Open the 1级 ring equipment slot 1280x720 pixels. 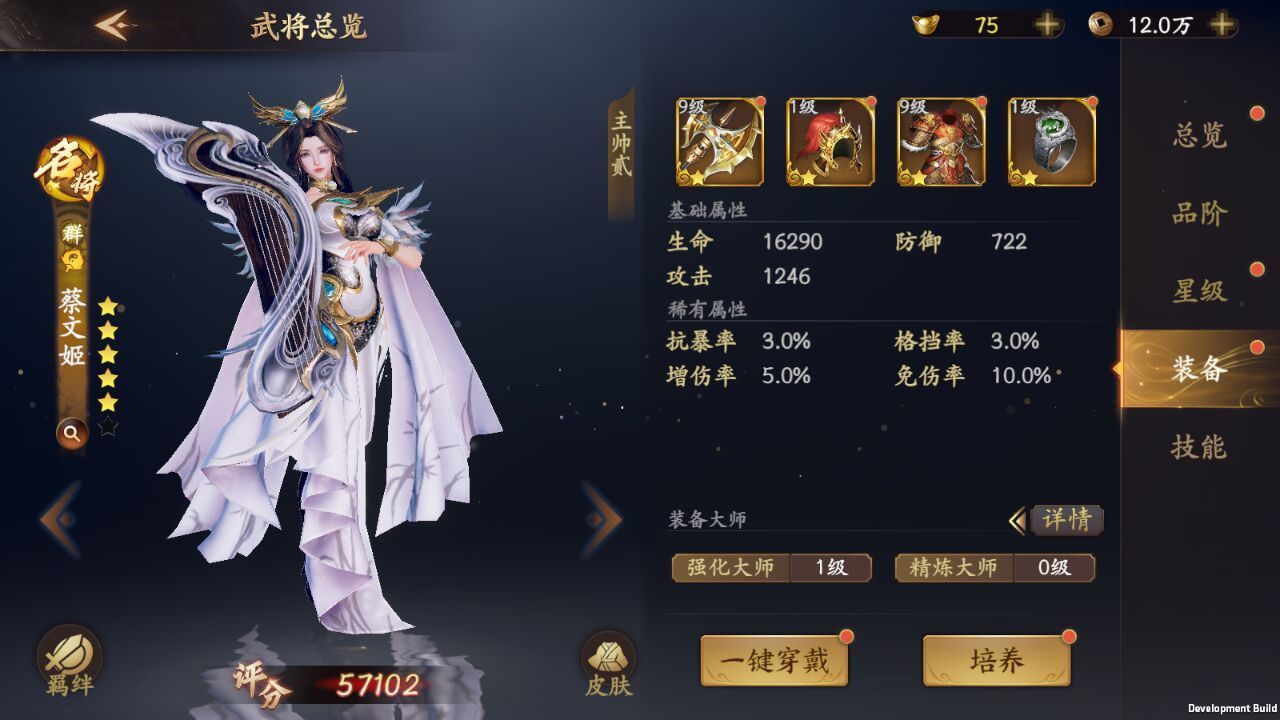point(1050,143)
